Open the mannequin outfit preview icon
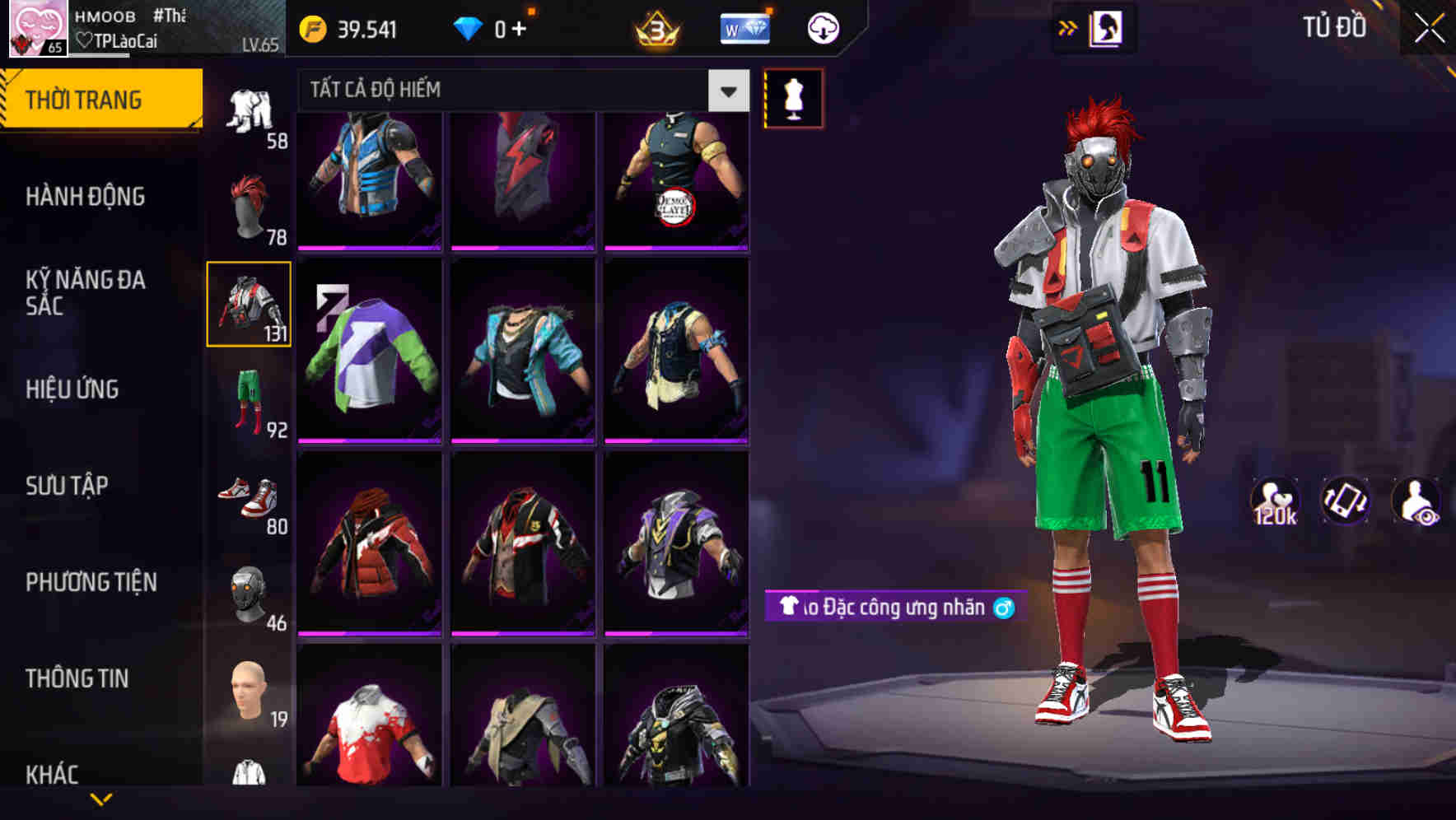The height and width of the screenshot is (820, 1456). 793,97
